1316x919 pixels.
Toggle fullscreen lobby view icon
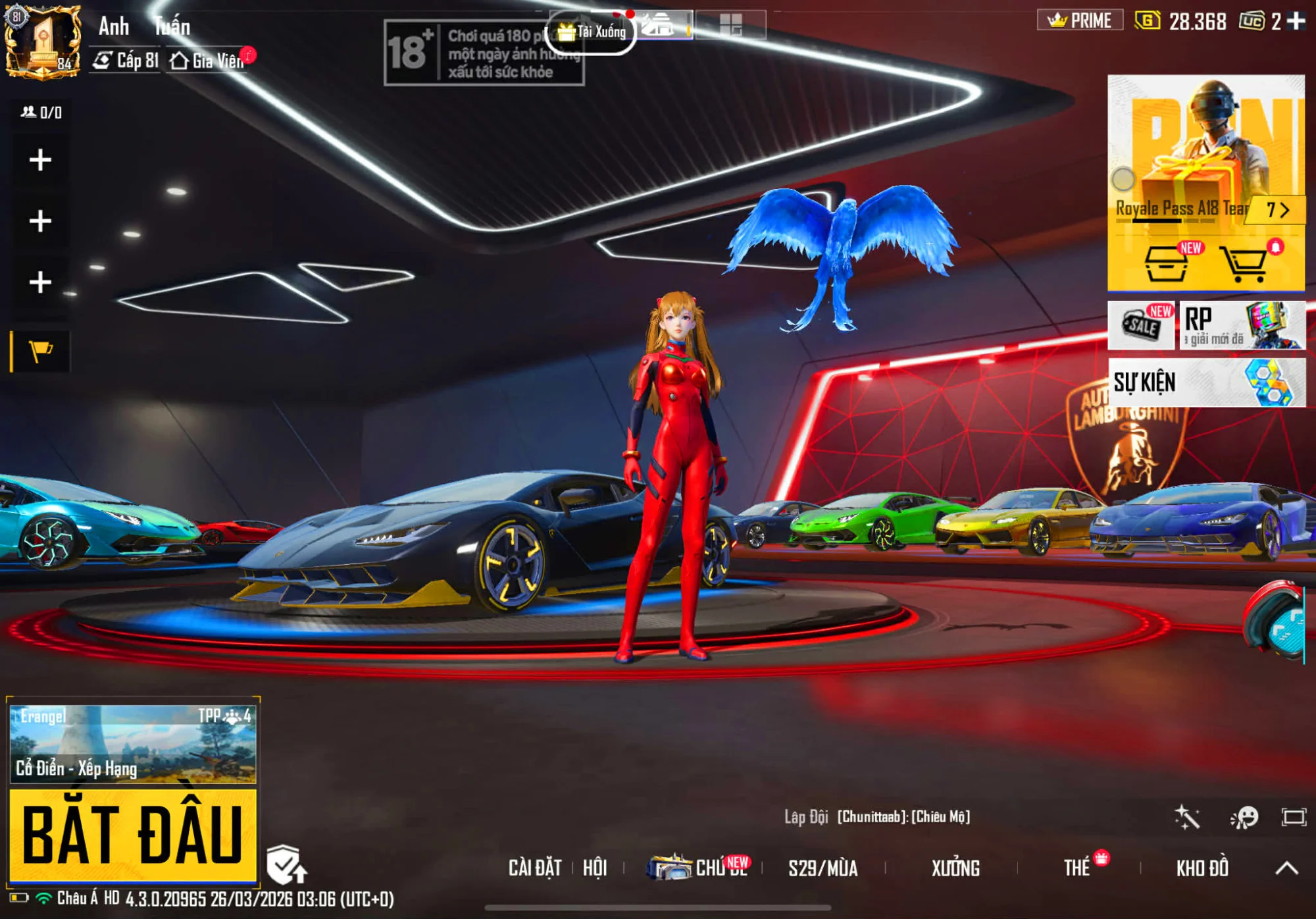pos(1294,818)
